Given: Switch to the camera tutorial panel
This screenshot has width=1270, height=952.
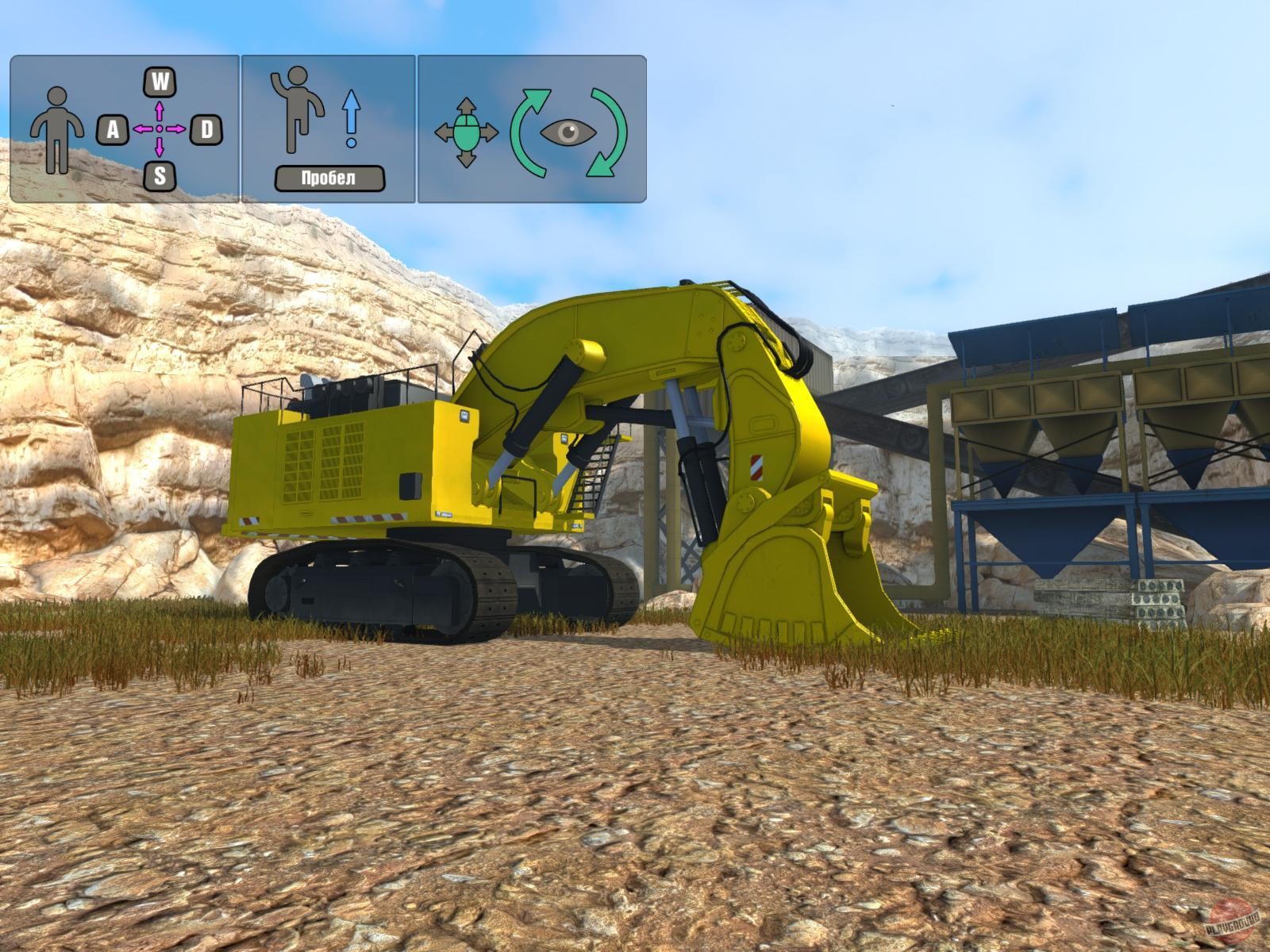Looking at the screenshot, I should pyautogui.click(x=532, y=127).
